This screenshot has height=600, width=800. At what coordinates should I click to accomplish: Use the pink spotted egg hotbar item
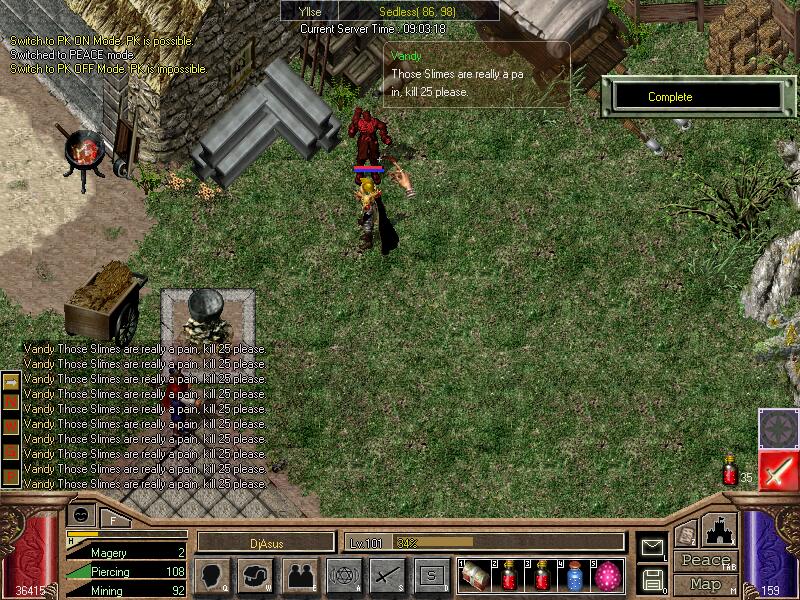[x=608, y=577]
